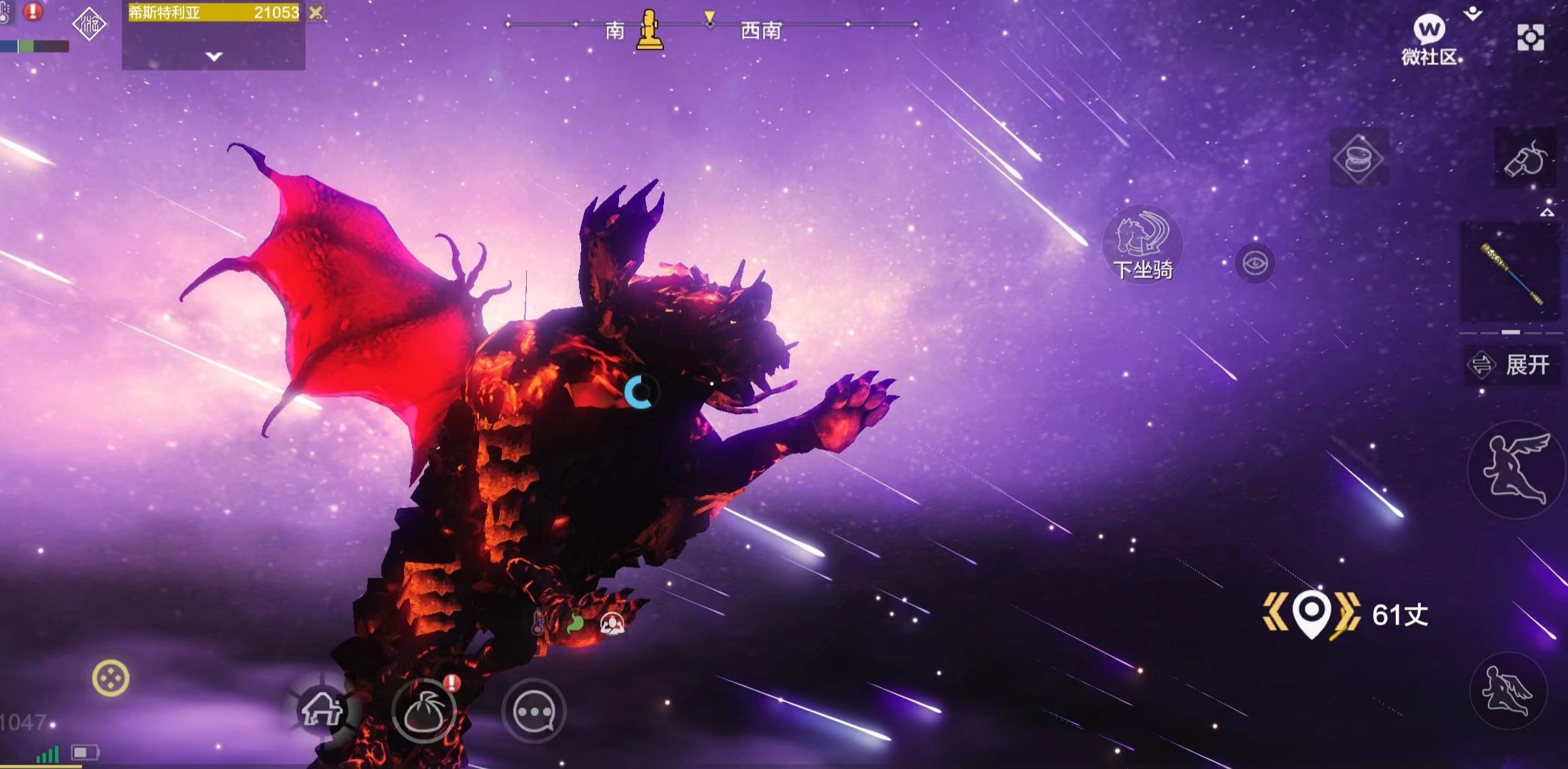Image resolution: width=1568 pixels, height=769 pixels.
Task: Tap the yellow four-dot circle button
Action: [111, 678]
